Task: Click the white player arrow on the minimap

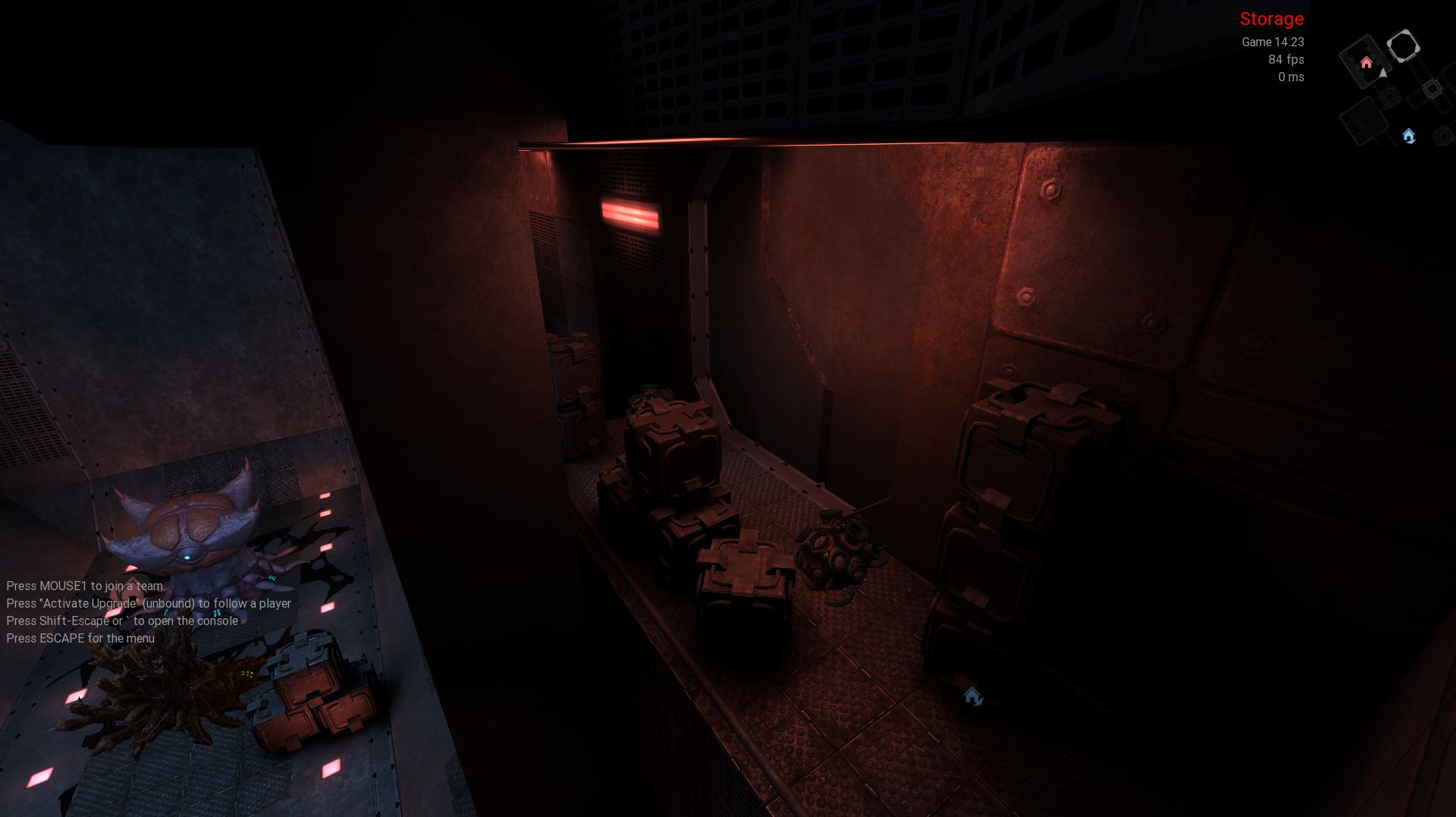Action: [1383, 74]
